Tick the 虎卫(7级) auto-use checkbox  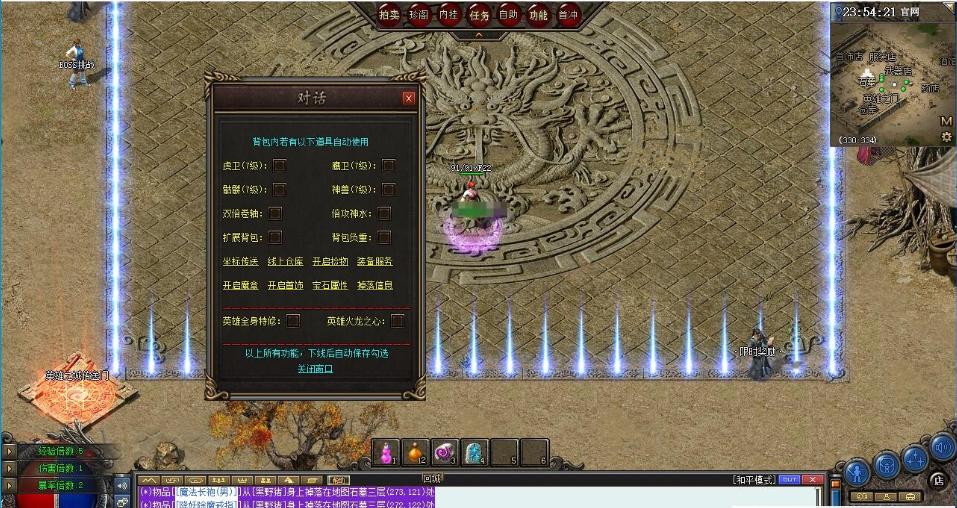pyautogui.click(x=281, y=165)
